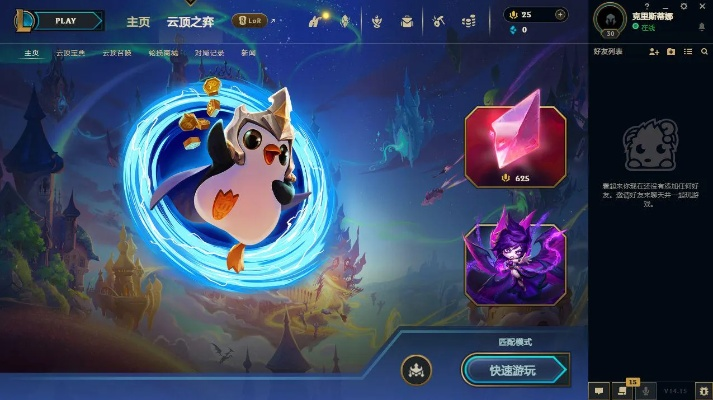Viewport: 713px width, 400px height.
Task: Open the player profile avatar
Action: (x=610, y=18)
